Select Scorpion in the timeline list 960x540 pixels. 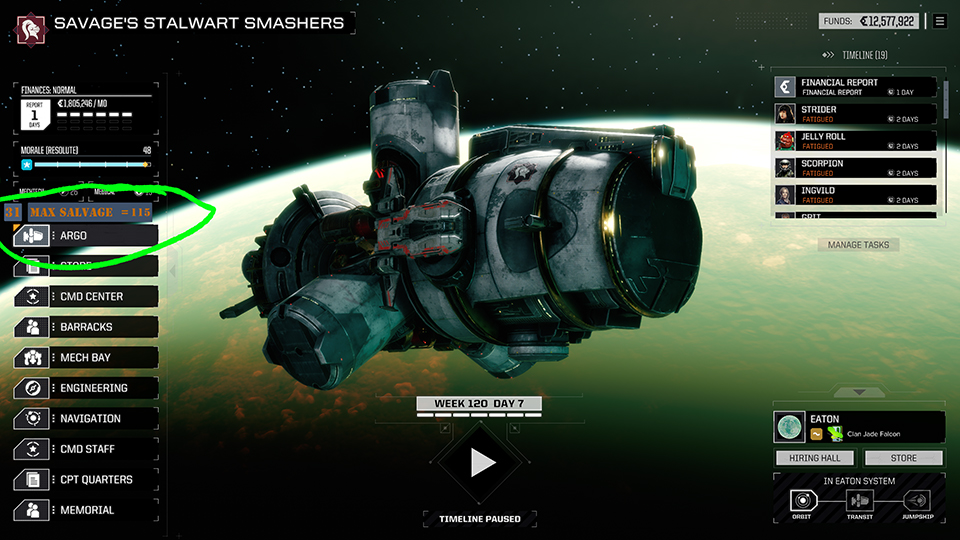pyautogui.click(x=856, y=168)
